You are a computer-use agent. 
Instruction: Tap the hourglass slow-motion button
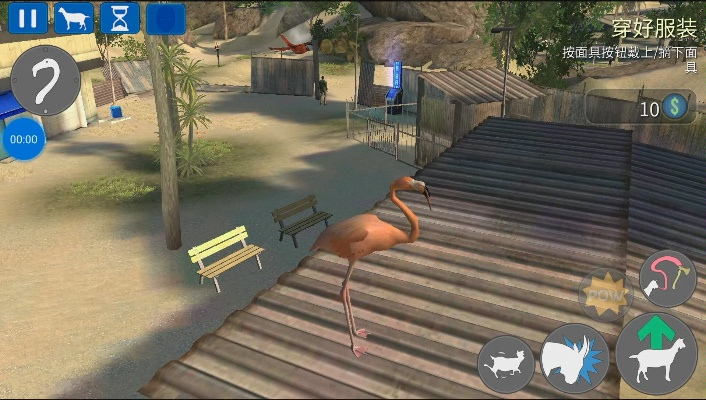pos(120,18)
